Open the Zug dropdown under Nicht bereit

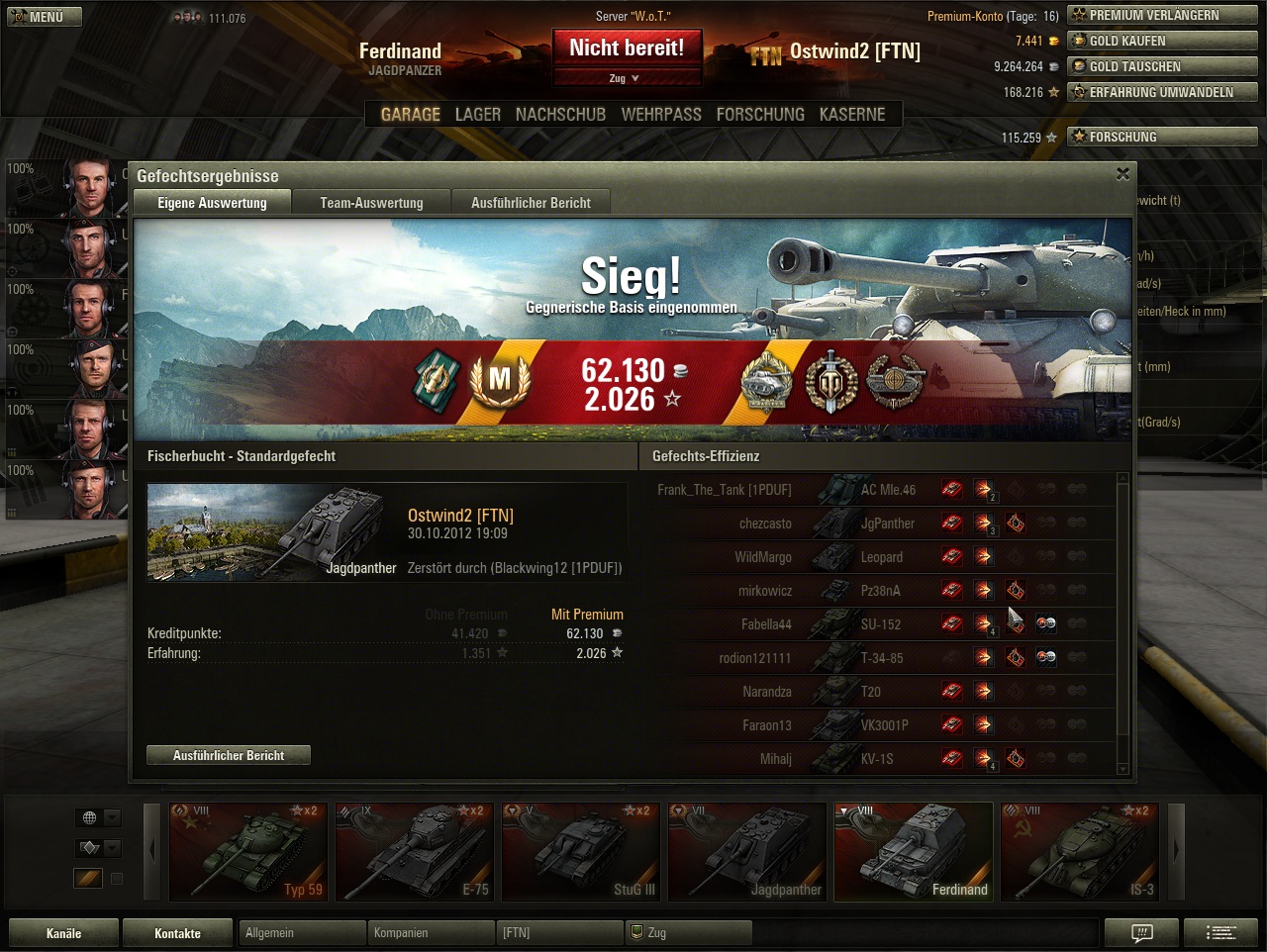click(626, 78)
